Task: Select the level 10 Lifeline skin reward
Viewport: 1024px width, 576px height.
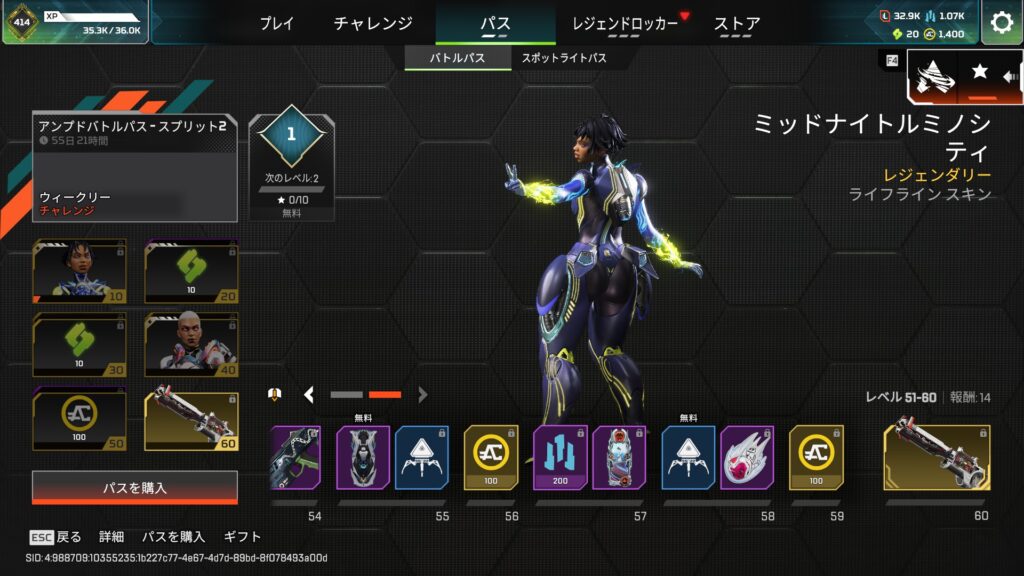Action: (x=80, y=271)
